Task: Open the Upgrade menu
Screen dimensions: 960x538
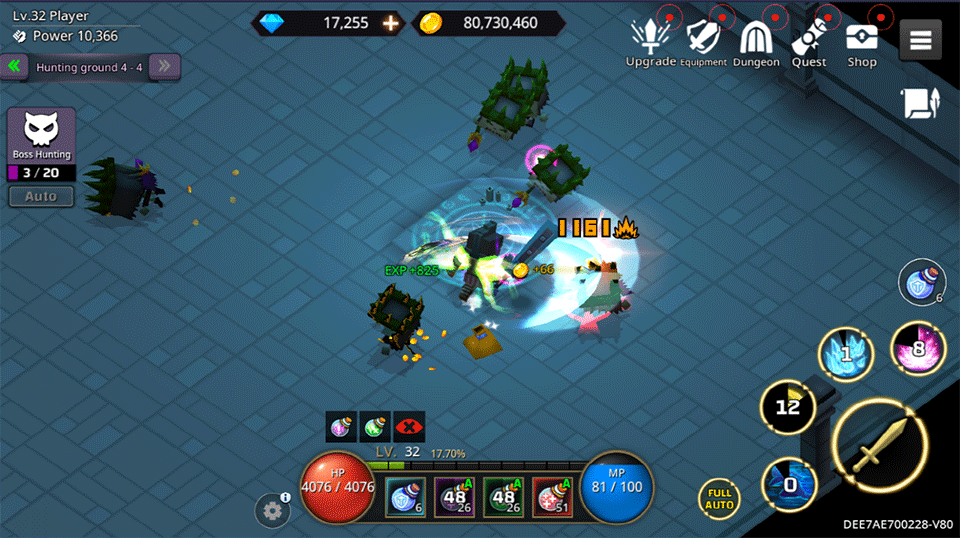Action: [651, 42]
